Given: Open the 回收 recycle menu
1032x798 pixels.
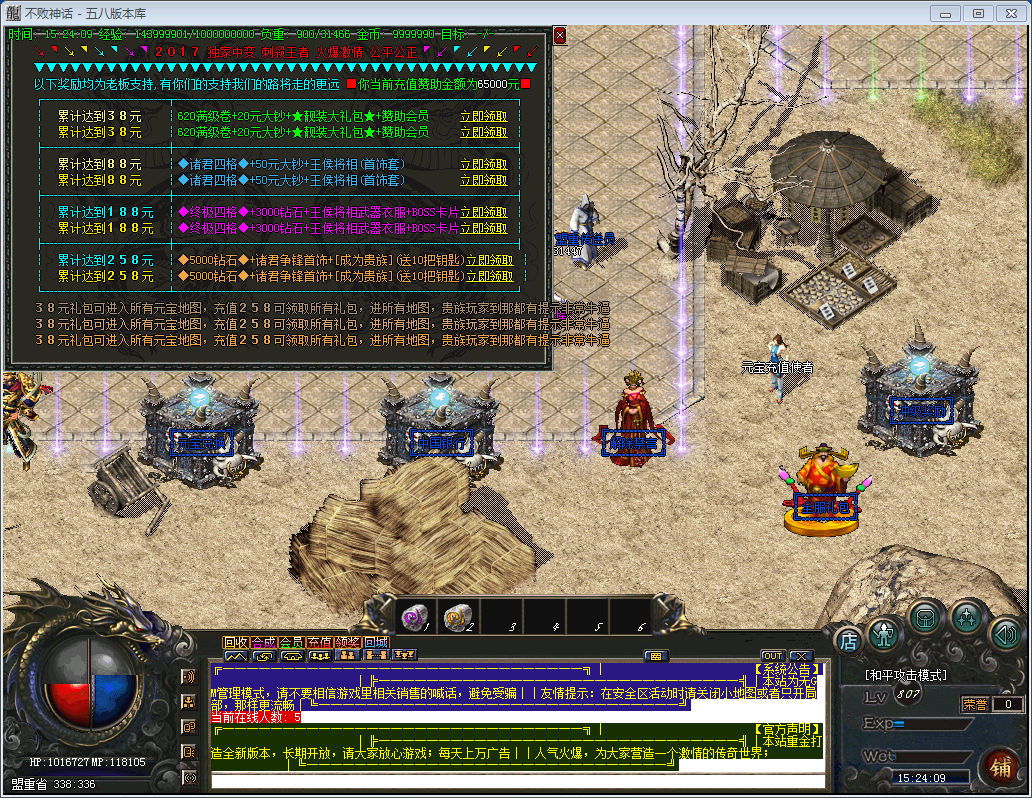Looking at the screenshot, I should (235, 642).
